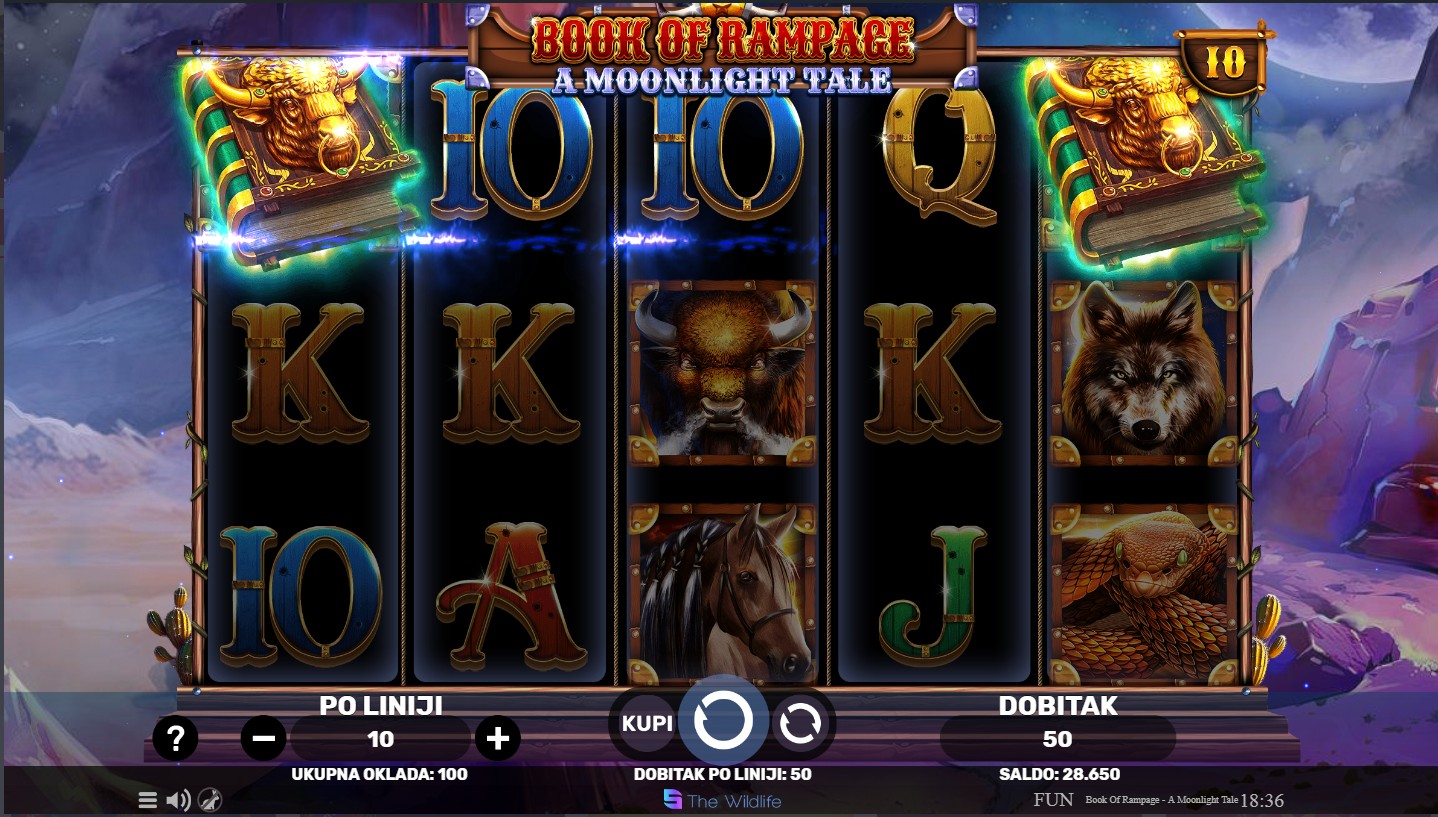
Task: Open the hamburger menu icon
Action: [147, 800]
